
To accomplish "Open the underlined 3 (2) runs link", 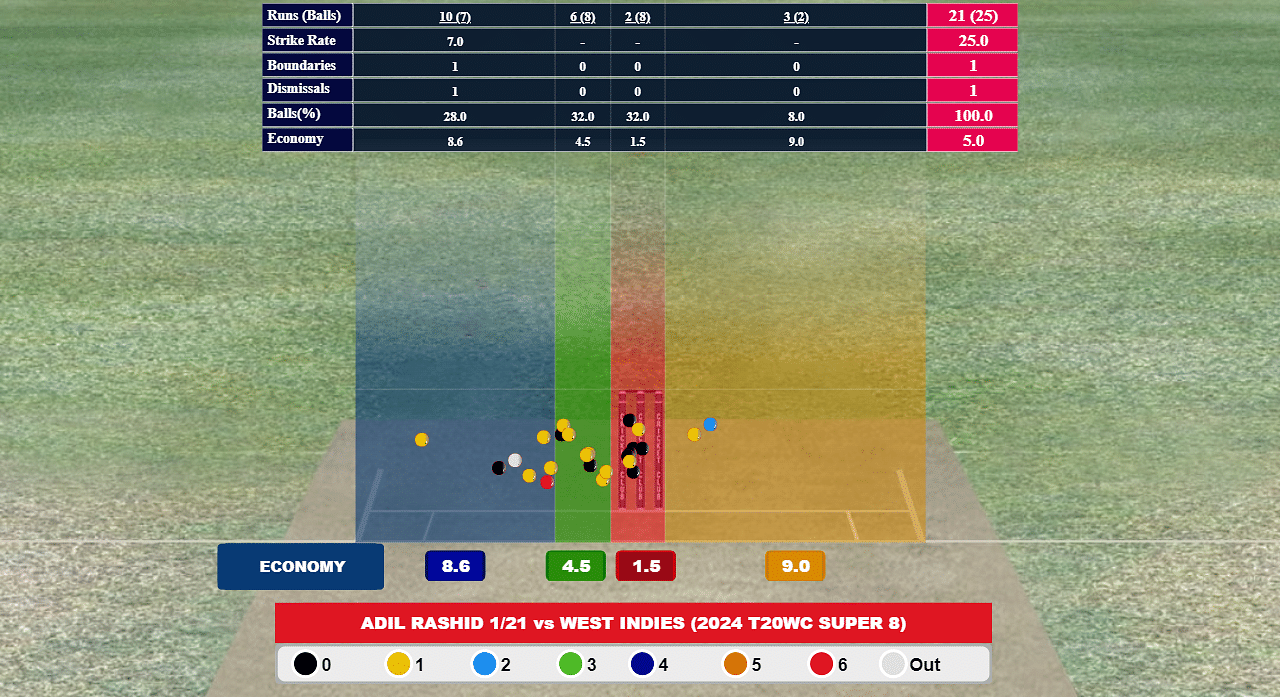I will click(796, 17).
